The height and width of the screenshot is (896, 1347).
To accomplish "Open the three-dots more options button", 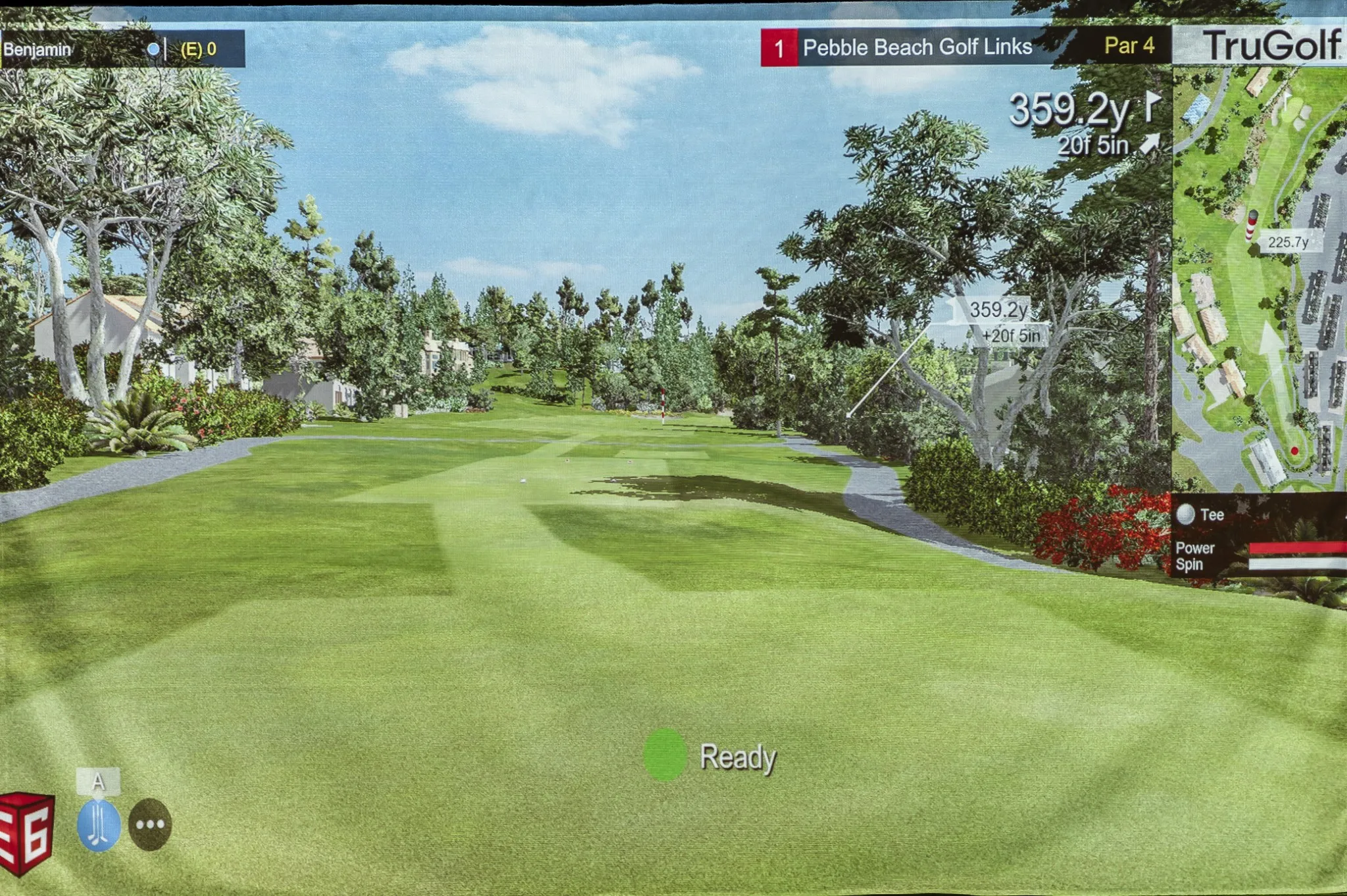I will pos(150,824).
